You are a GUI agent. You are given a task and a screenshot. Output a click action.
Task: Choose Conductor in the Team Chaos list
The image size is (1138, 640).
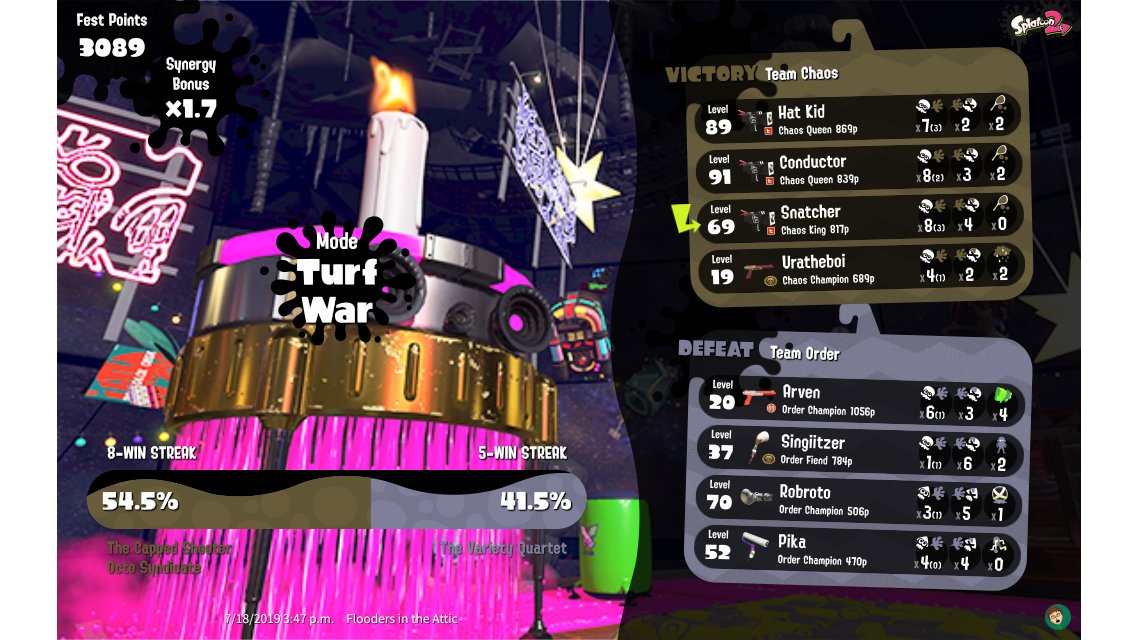point(858,168)
